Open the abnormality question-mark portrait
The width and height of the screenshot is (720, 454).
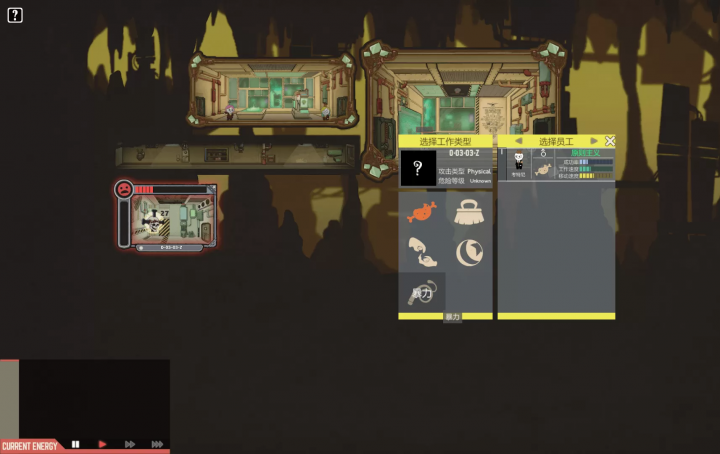[x=418, y=168]
